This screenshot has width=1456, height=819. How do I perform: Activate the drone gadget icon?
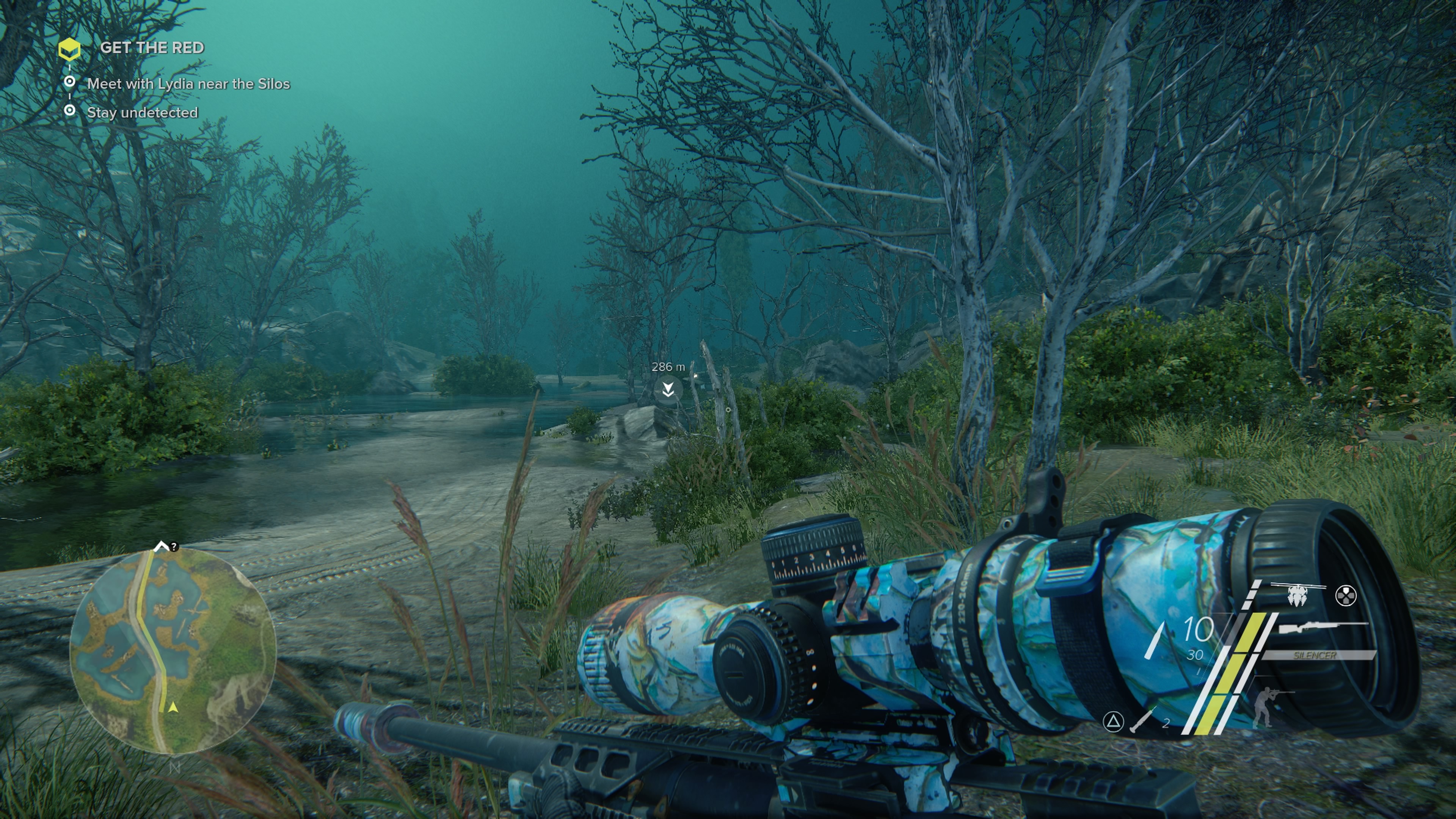tap(1298, 595)
